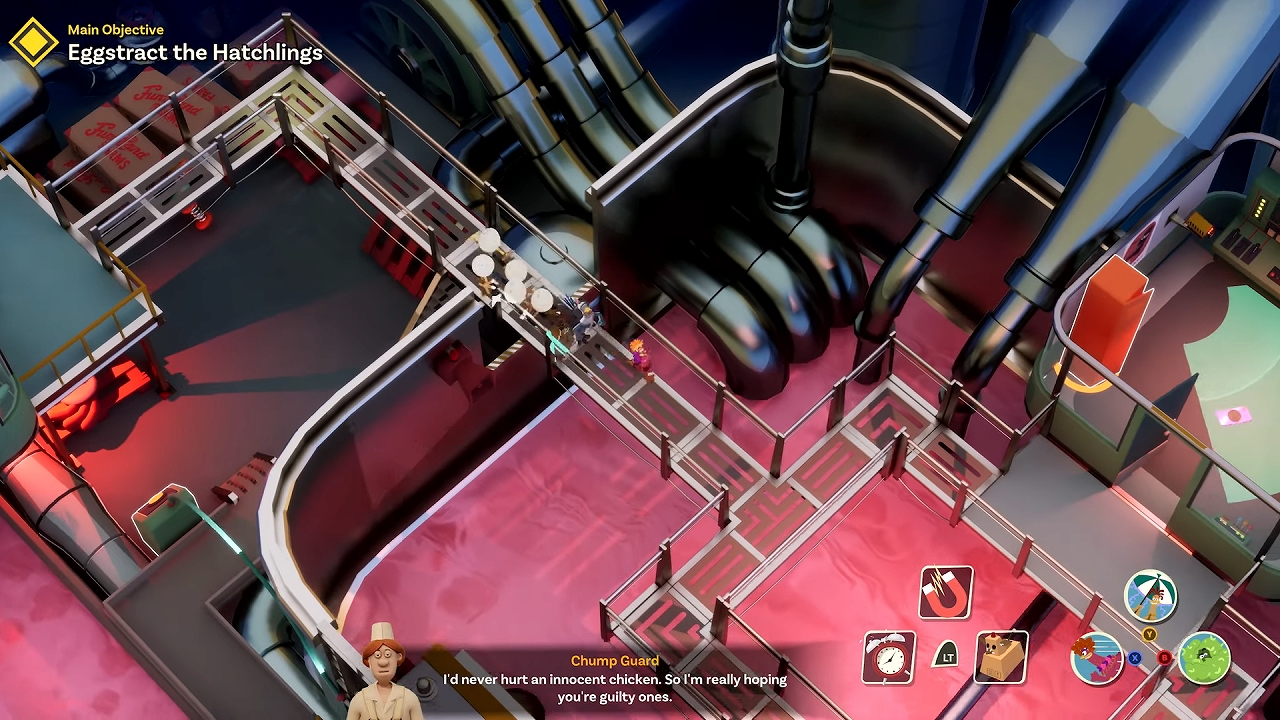Select the magnet gadget icon
This screenshot has width=1280, height=720.
pos(945,592)
